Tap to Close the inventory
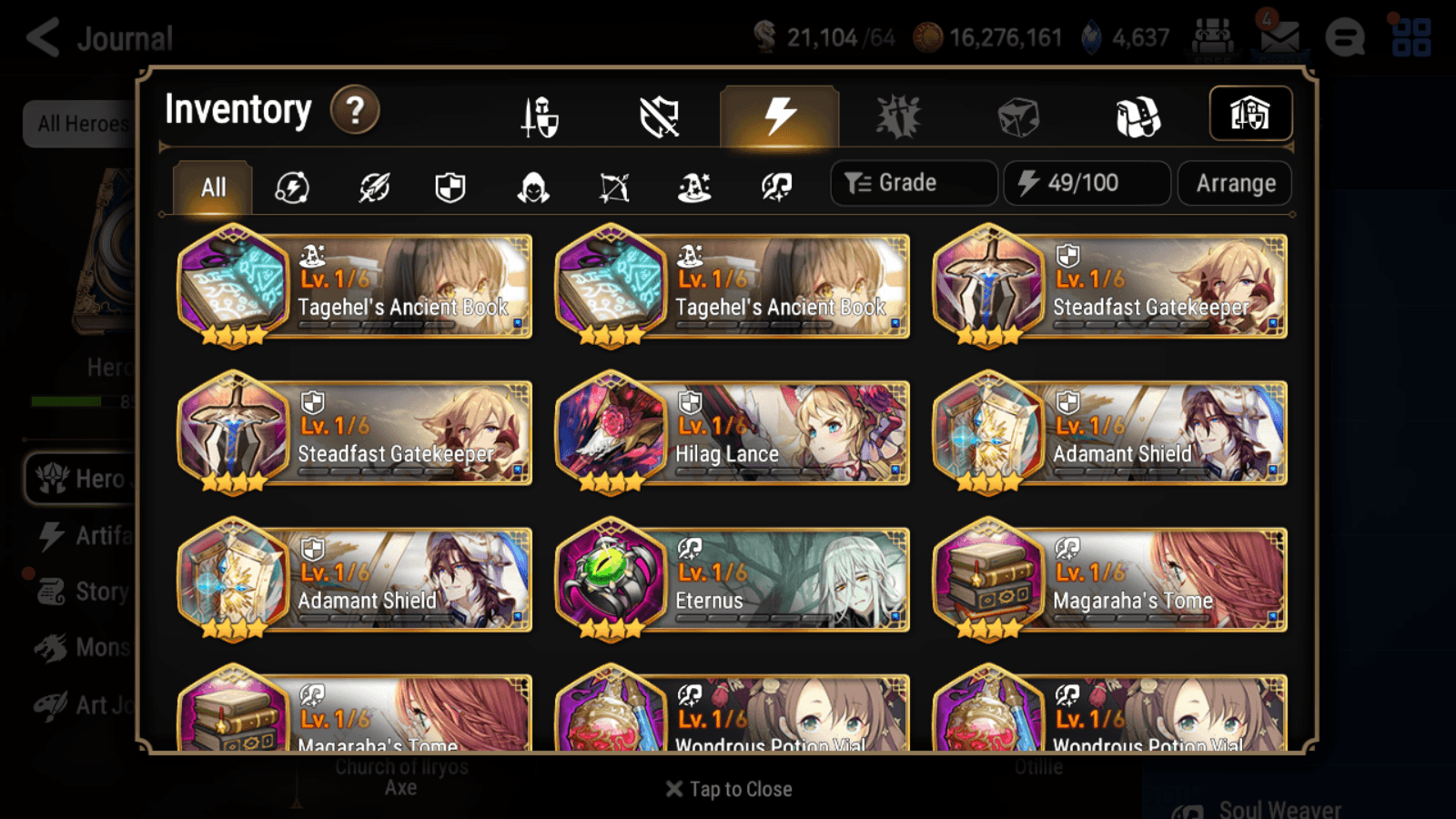Screen dimensions: 1456x819 [727, 789]
